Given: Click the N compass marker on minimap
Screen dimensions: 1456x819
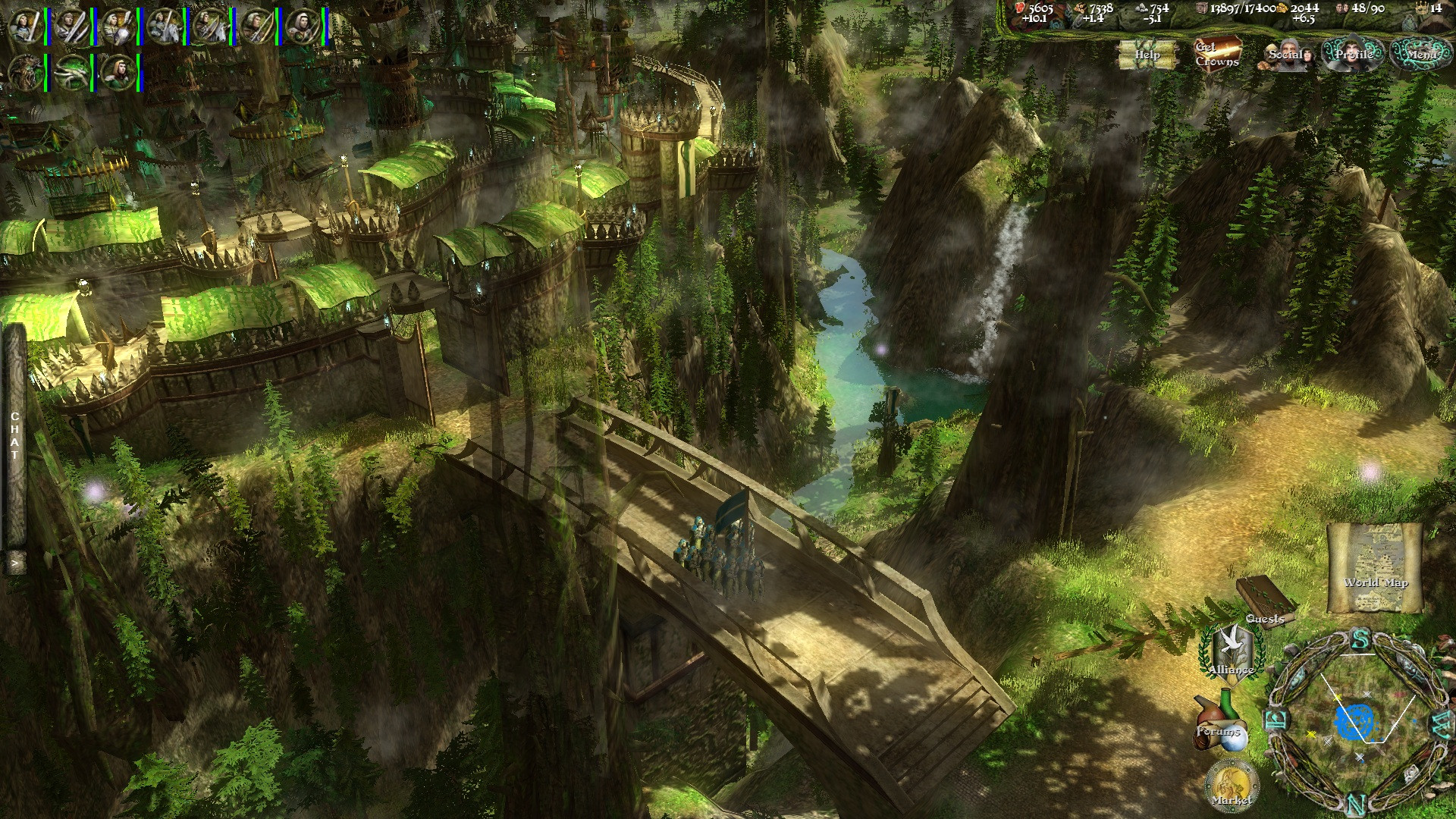Looking at the screenshot, I should pos(1358,804).
